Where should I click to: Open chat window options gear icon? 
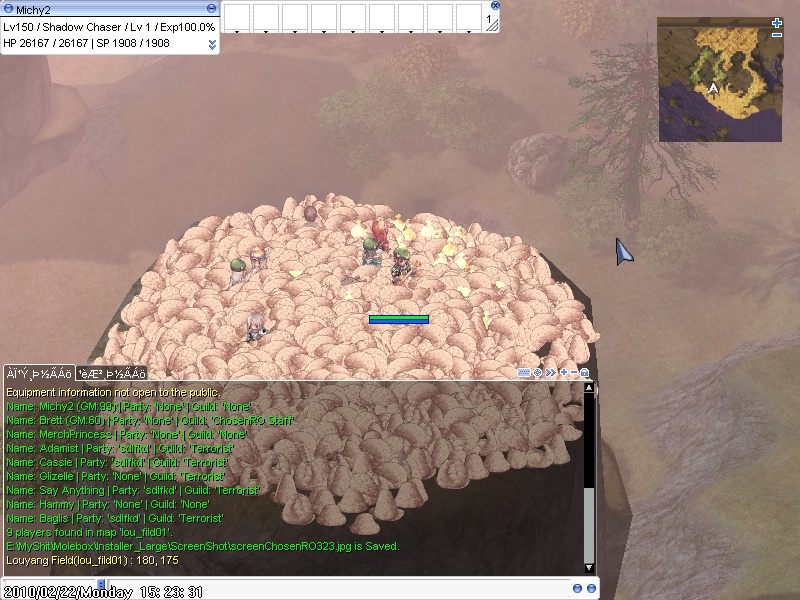coord(538,373)
